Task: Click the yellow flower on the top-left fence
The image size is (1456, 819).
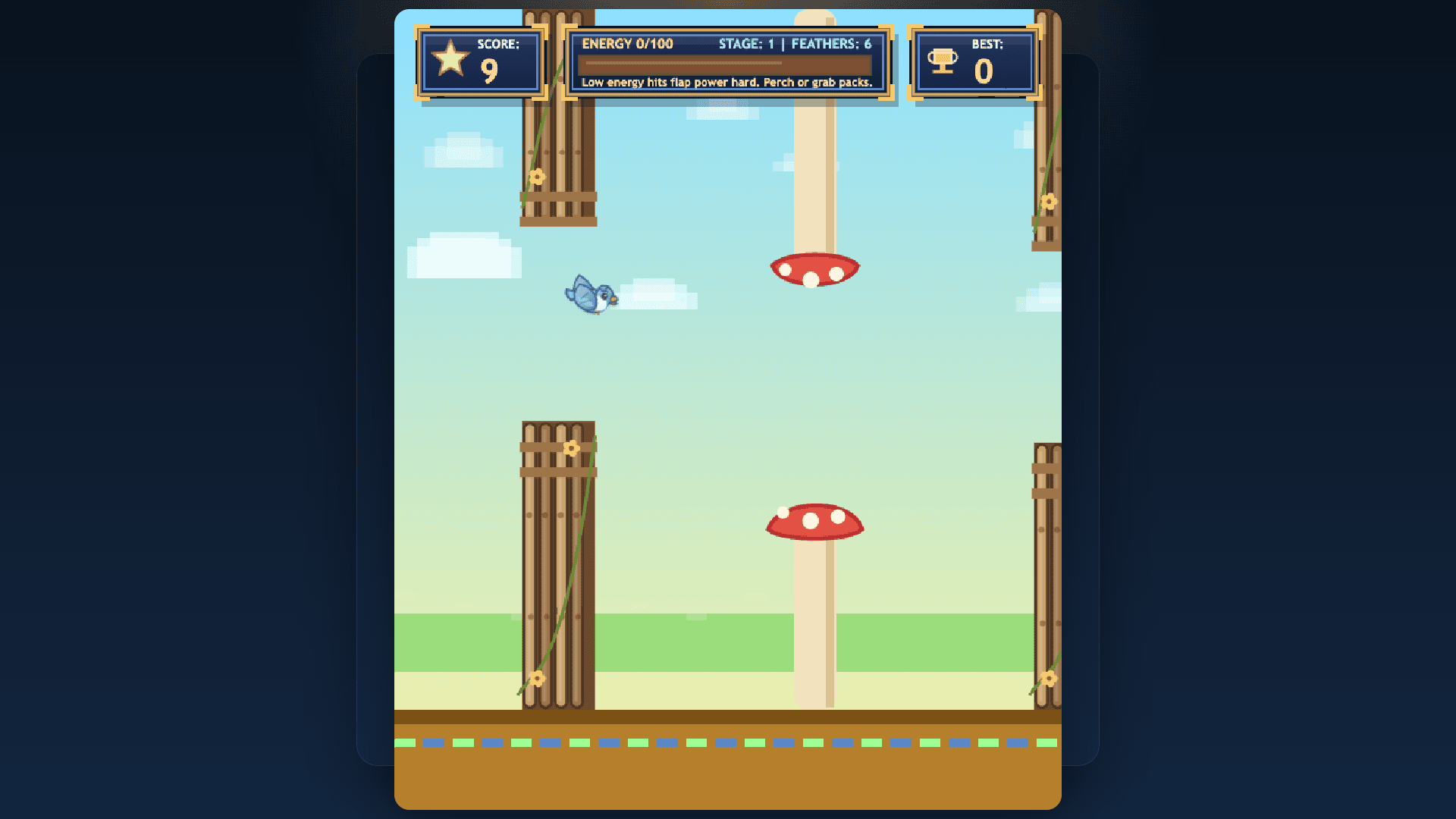Action: pyautogui.click(x=538, y=177)
